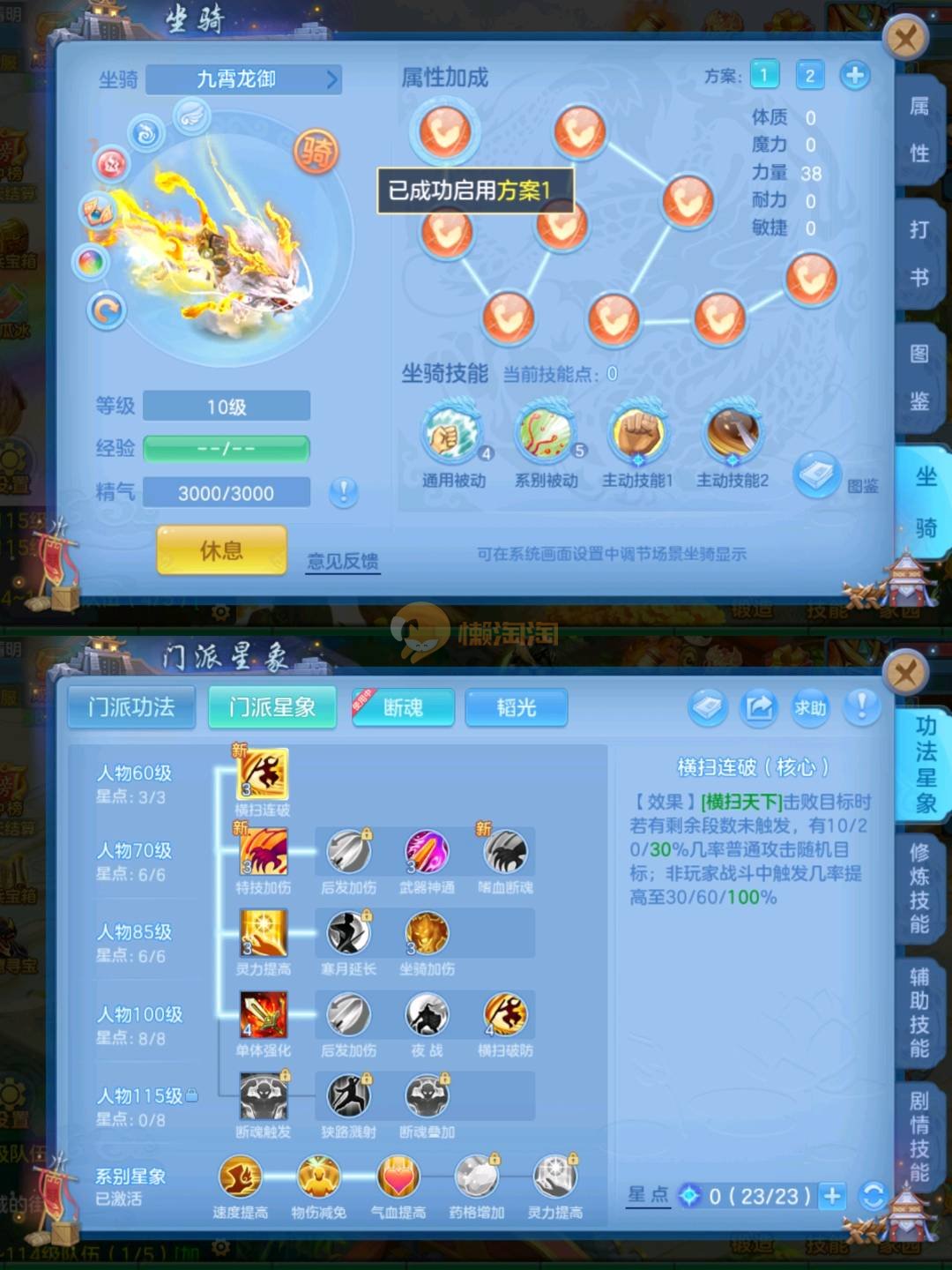Switch to the 韬光 tab
952x1270 pixels.
[x=516, y=707]
